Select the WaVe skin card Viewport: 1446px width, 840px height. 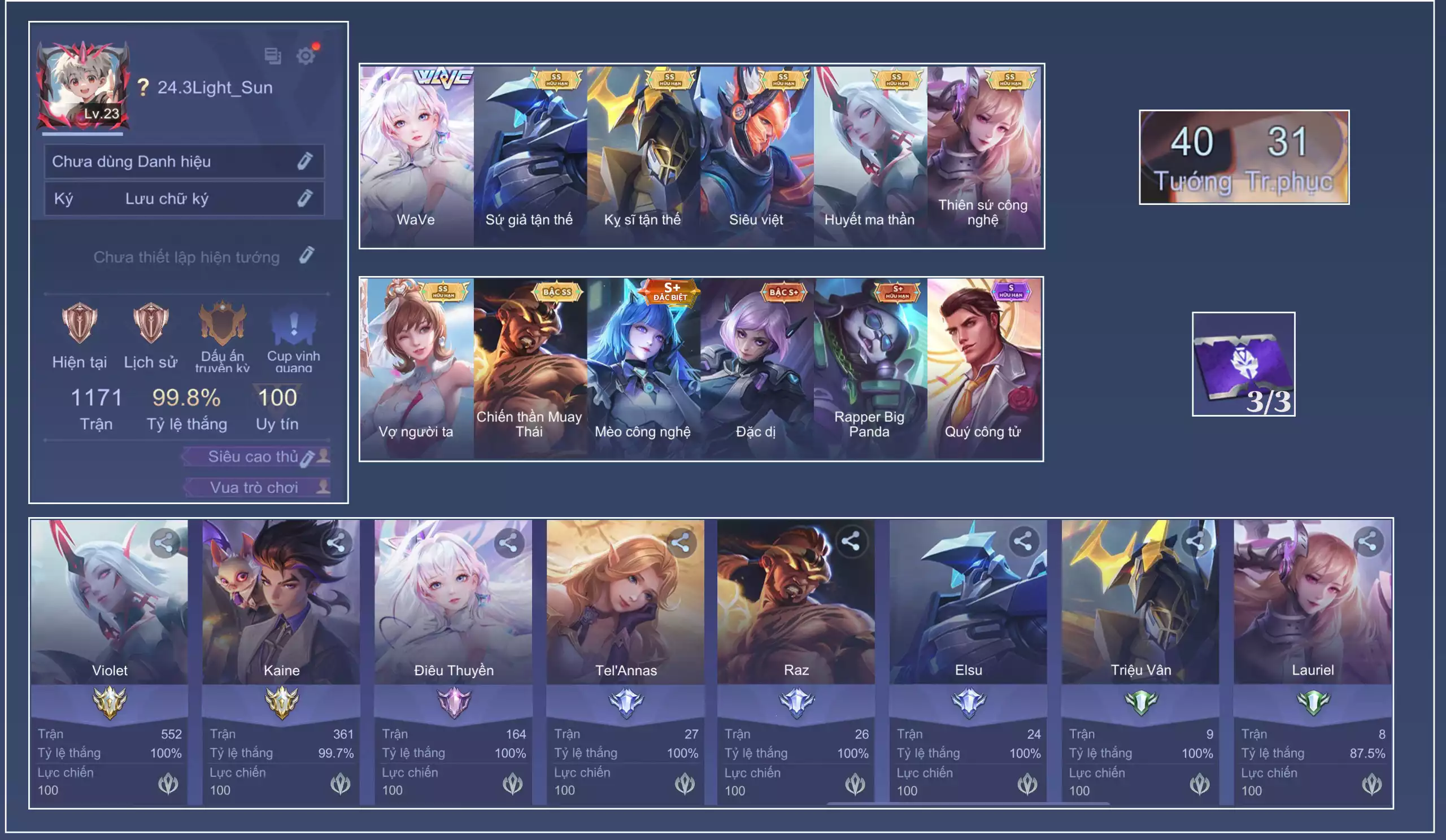[x=417, y=156]
